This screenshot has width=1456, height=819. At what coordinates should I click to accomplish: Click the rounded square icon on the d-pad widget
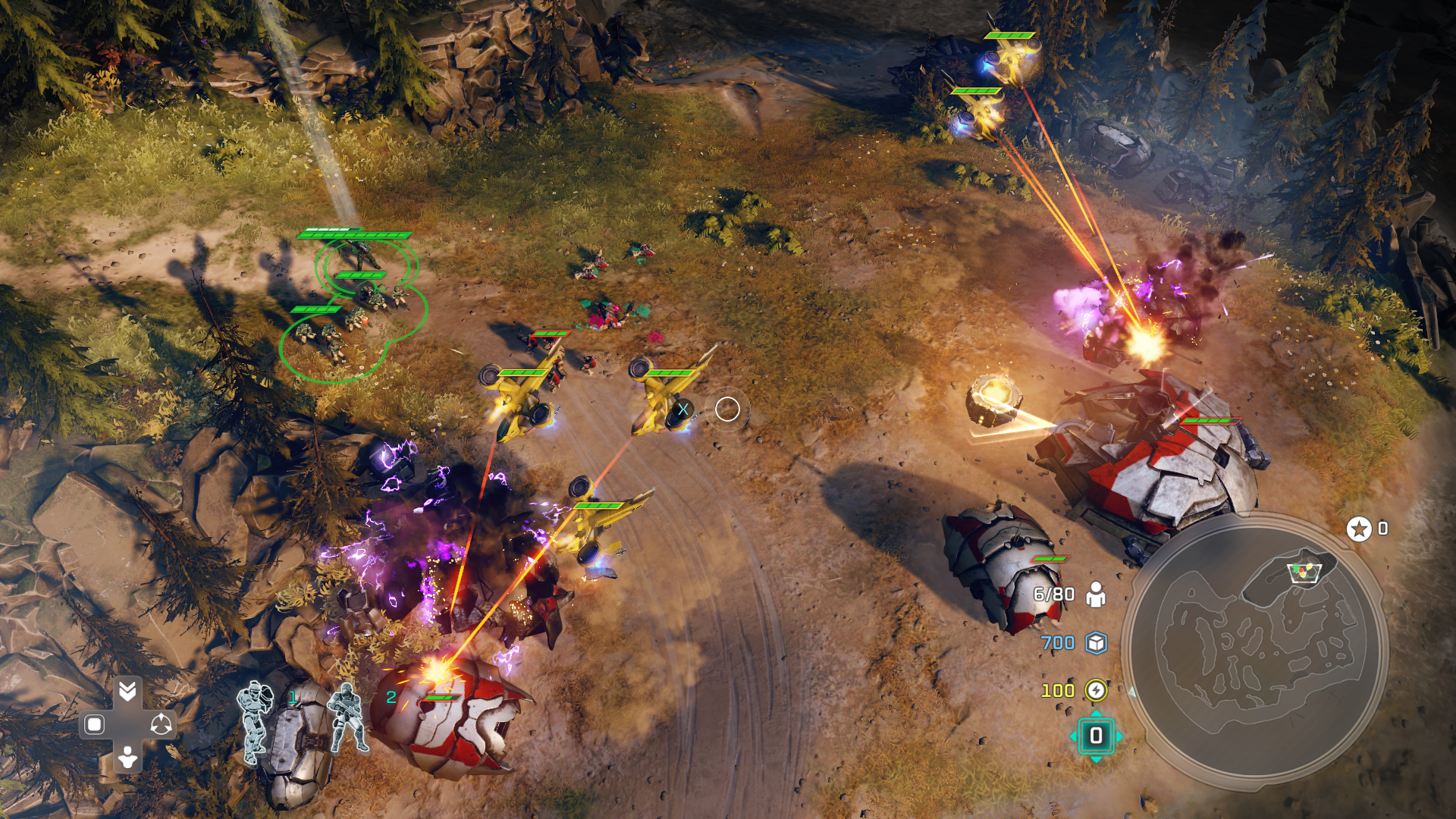click(95, 725)
